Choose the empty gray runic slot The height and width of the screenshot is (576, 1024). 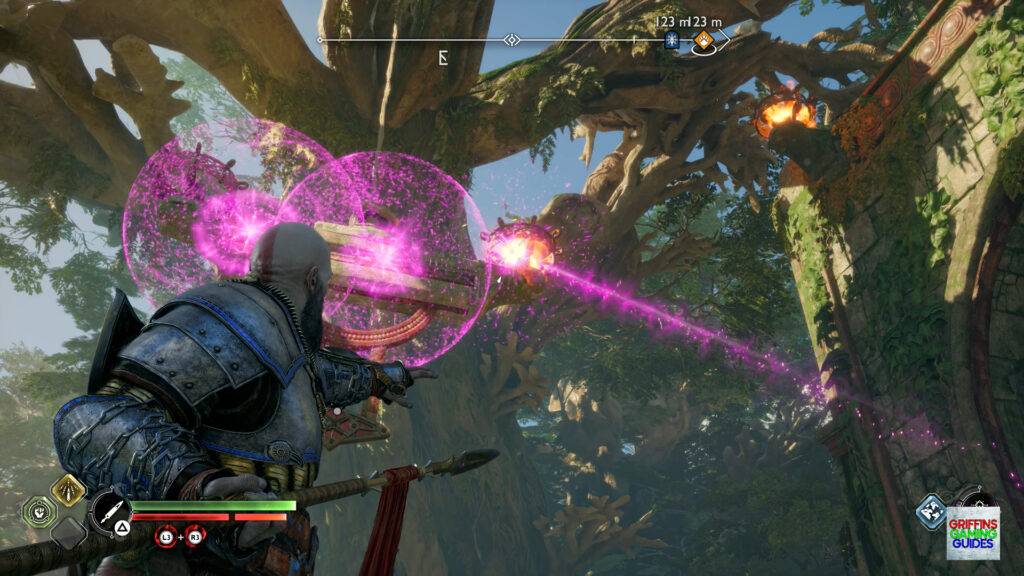click(x=68, y=531)
